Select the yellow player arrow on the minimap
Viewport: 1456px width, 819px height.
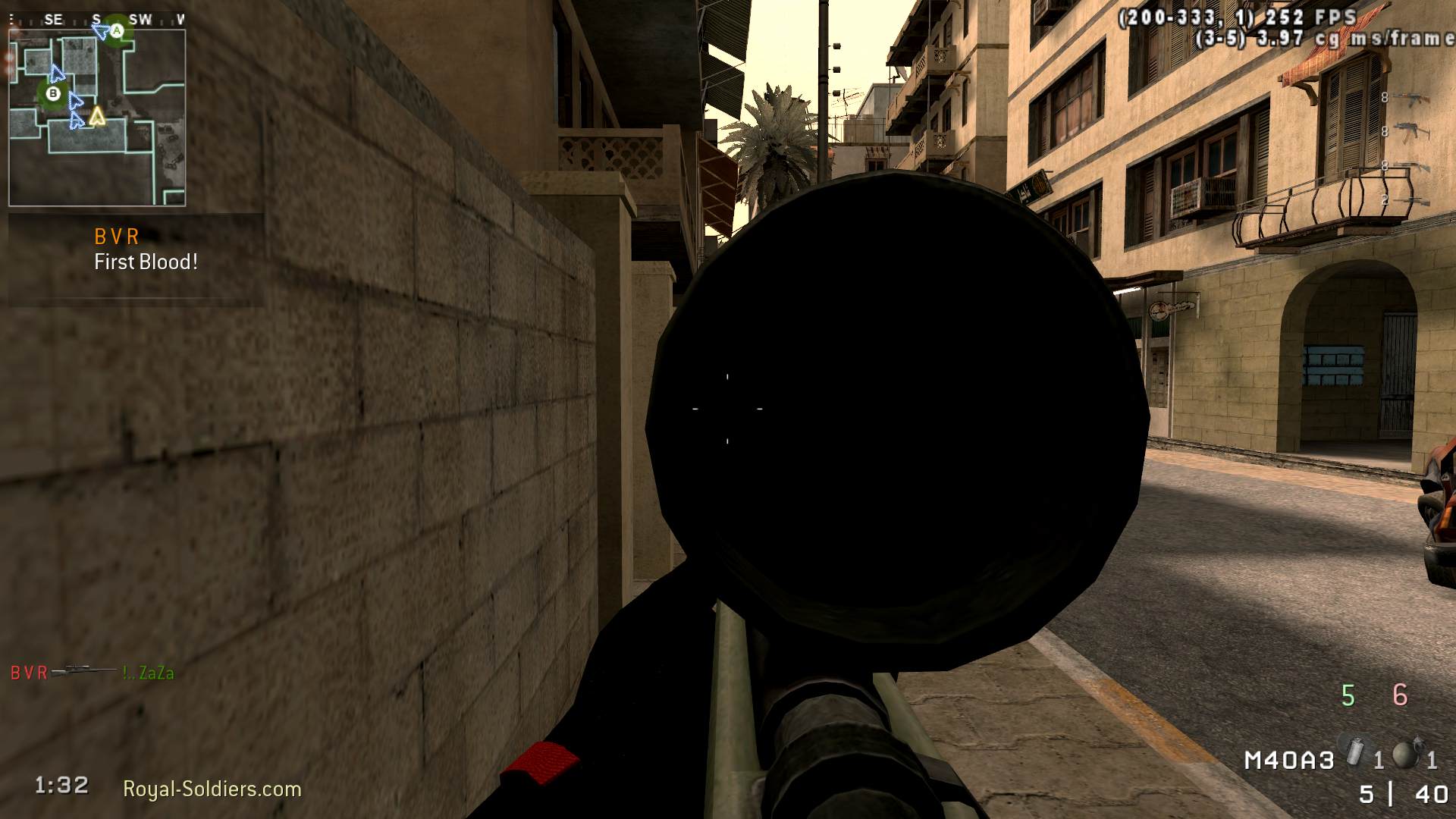[x=96, y=116]
